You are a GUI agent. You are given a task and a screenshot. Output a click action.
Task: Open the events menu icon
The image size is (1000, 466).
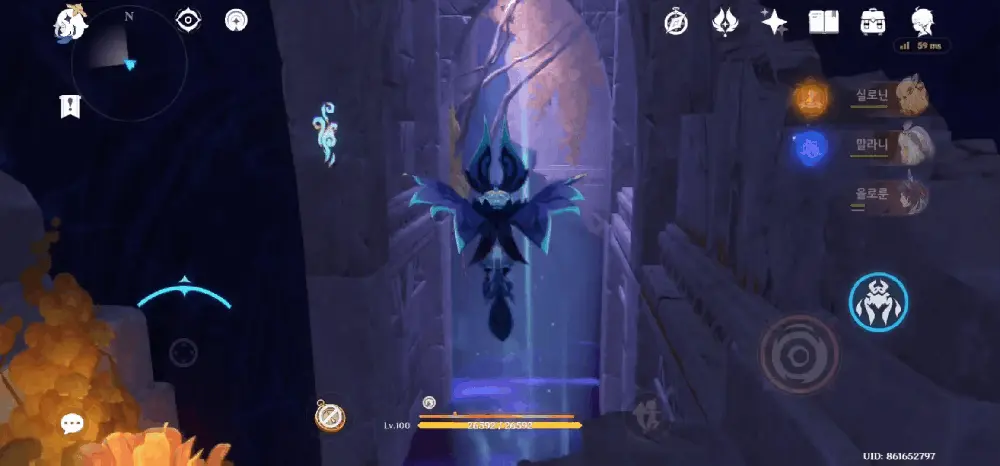click(724, 22)
